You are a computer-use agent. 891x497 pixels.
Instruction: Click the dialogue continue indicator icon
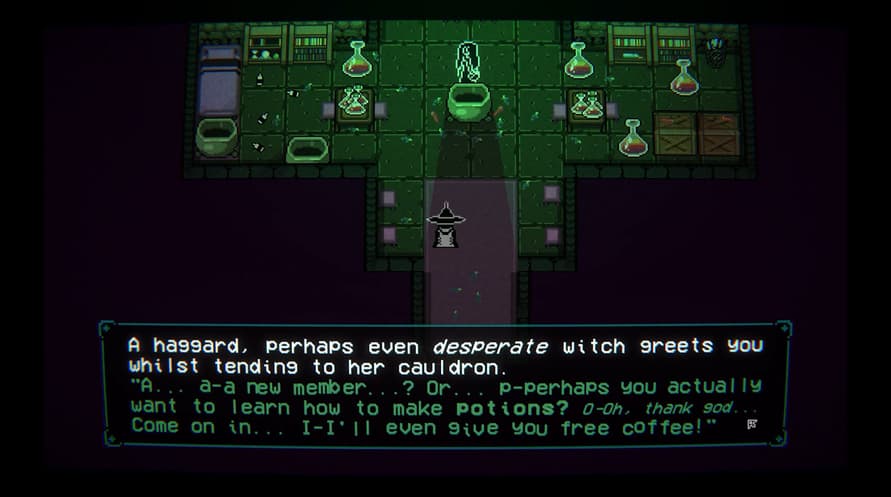click(x=751, y=424)
